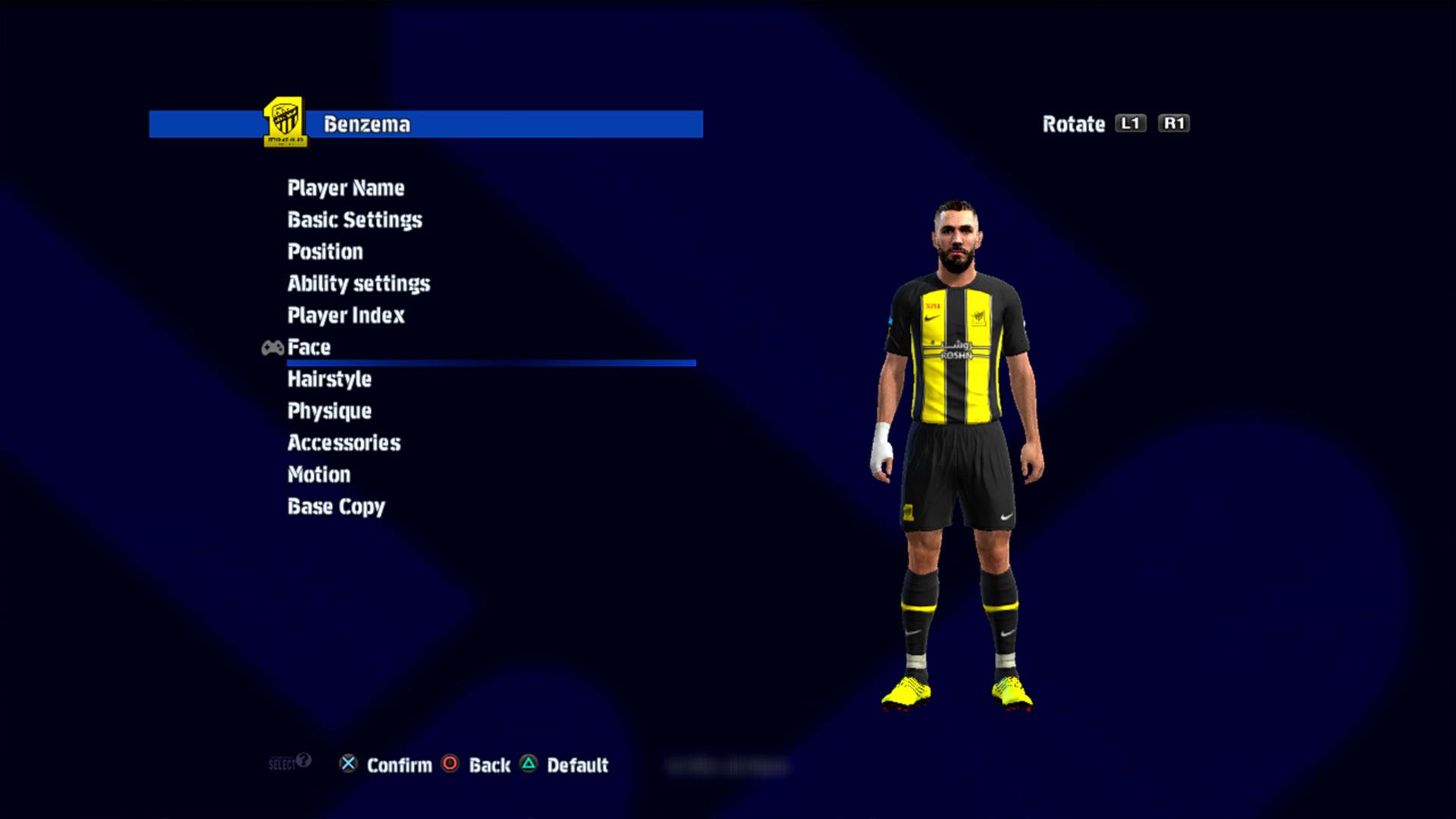
Task: Choose the Hairstyle option
Action: pyautogui.click(x=329, y=379)
